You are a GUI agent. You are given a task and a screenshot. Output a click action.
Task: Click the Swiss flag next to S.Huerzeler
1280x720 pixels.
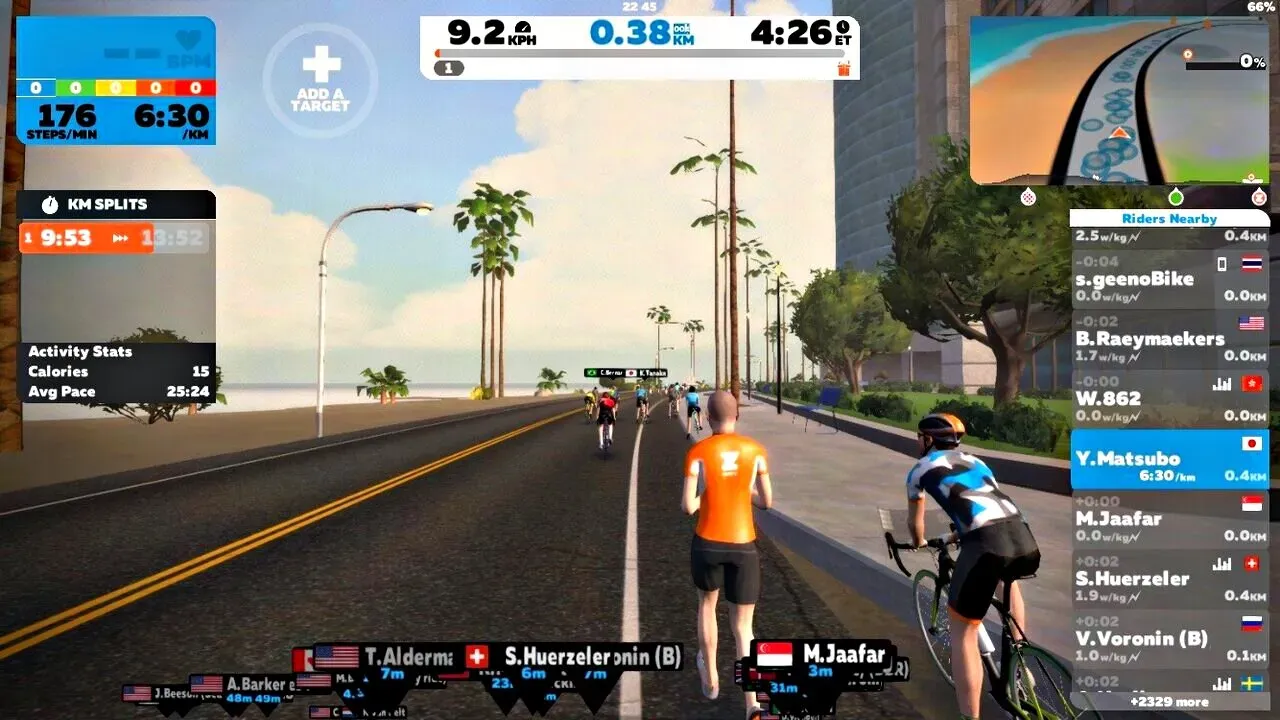1251,561
